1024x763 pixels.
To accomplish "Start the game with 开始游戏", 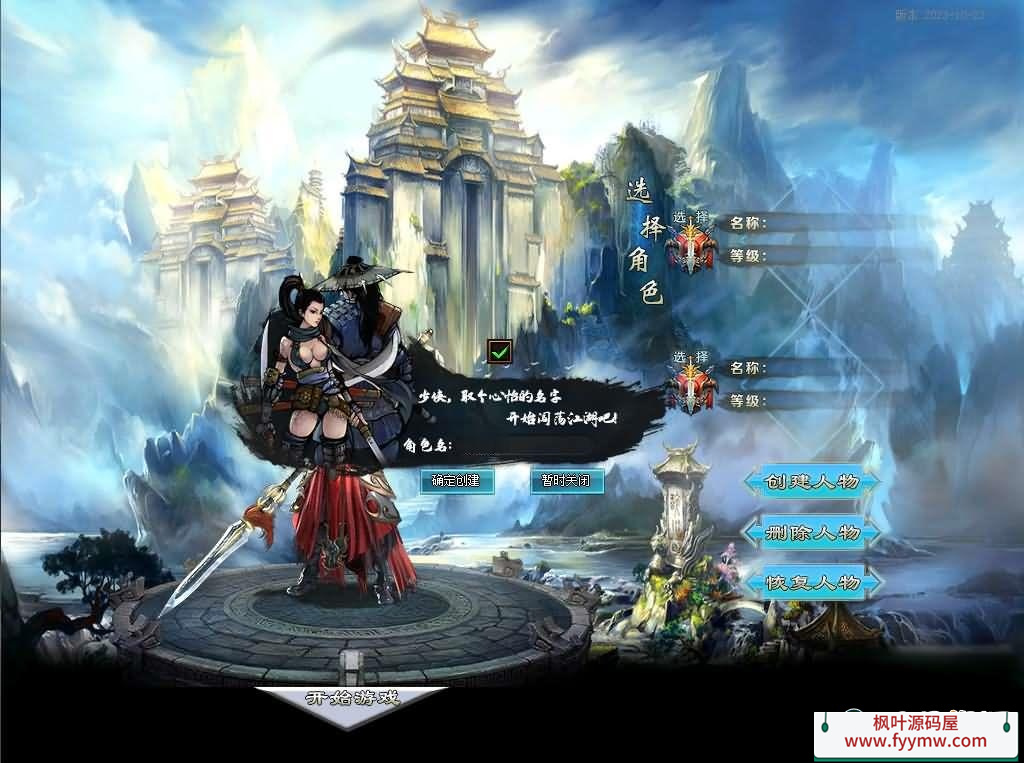I will coord(352,699).
